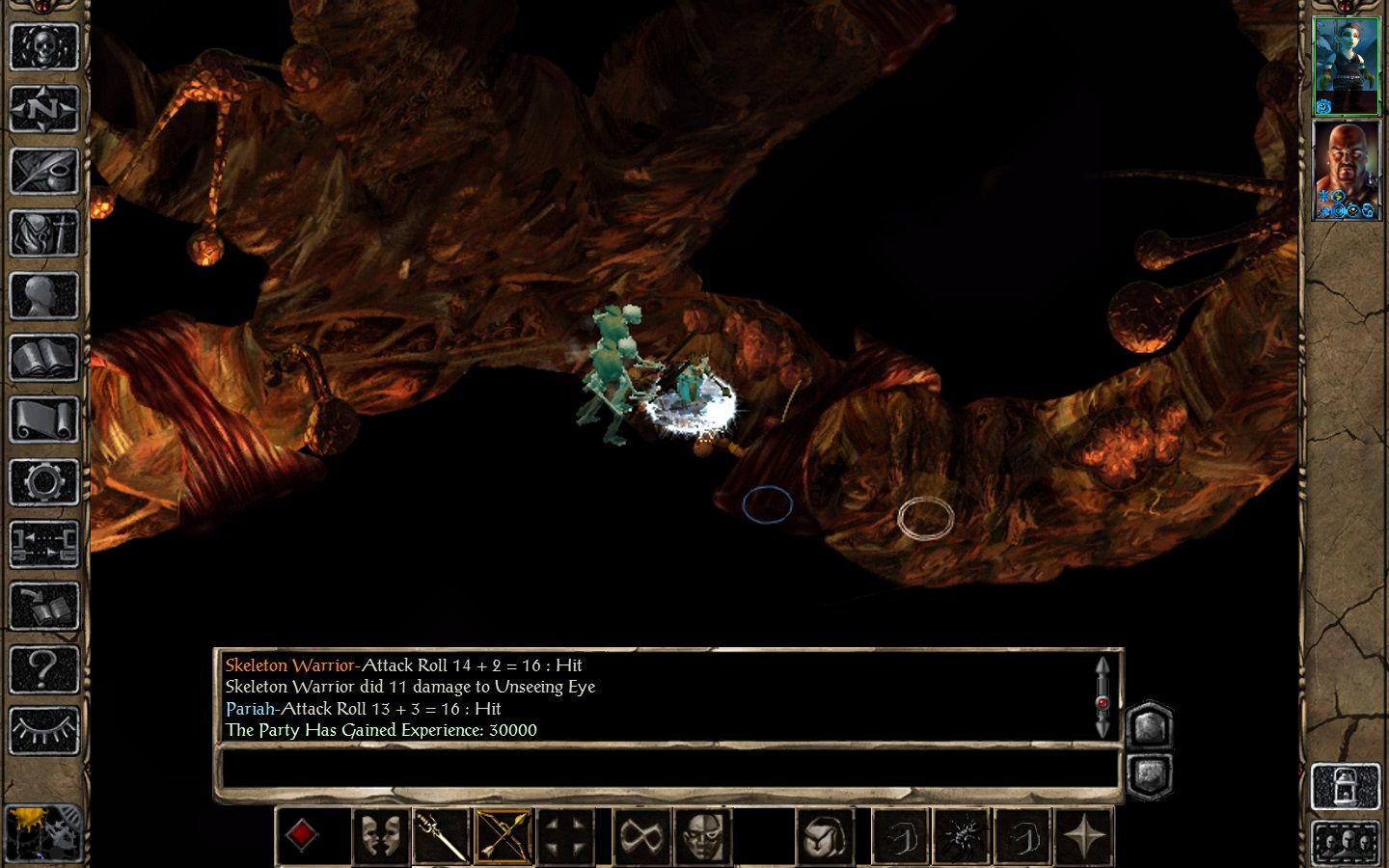Open special abilities with the star button
Viewport: 1389px width, 868px height.
(1084, 835)
